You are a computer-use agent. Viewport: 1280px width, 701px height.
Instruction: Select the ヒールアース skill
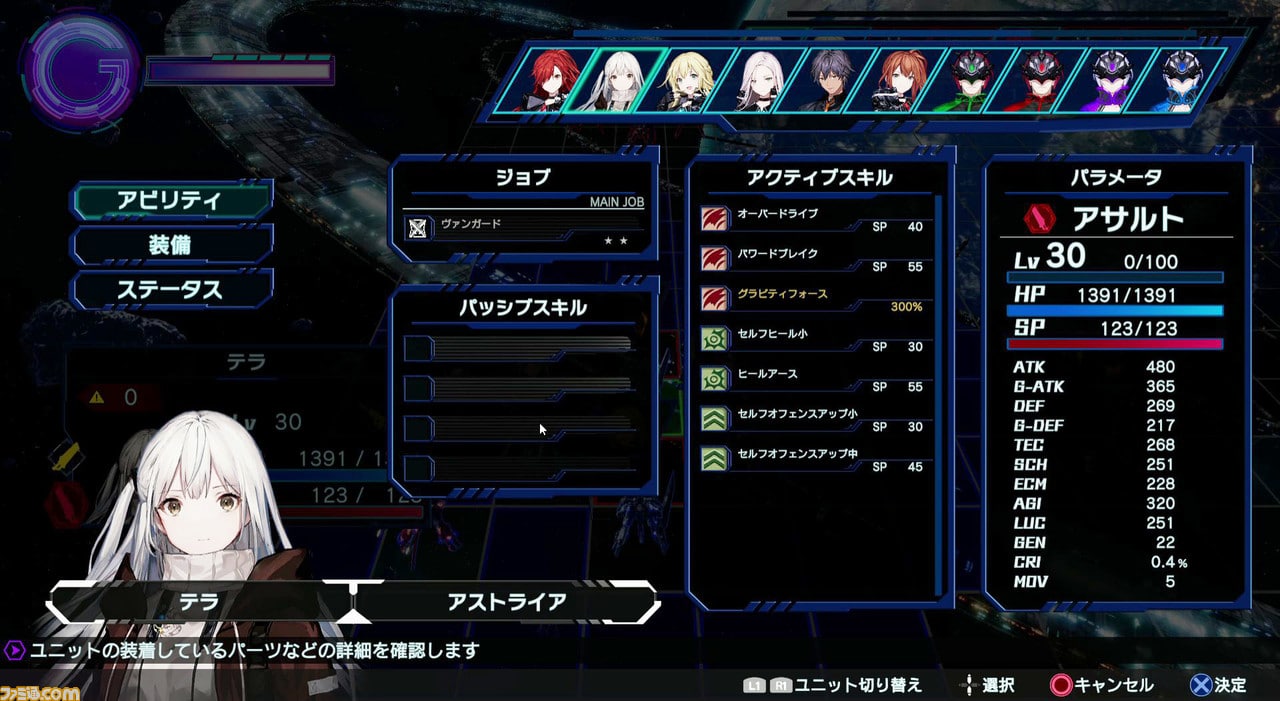tap(812, 378)
